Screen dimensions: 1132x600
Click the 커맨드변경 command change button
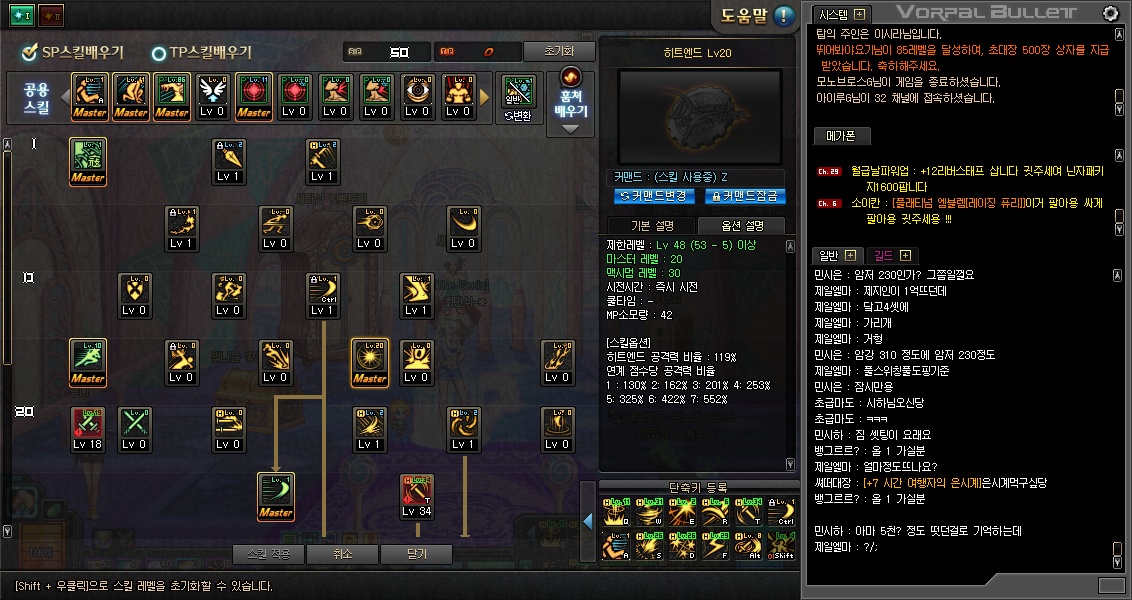[x=654, y=196]
